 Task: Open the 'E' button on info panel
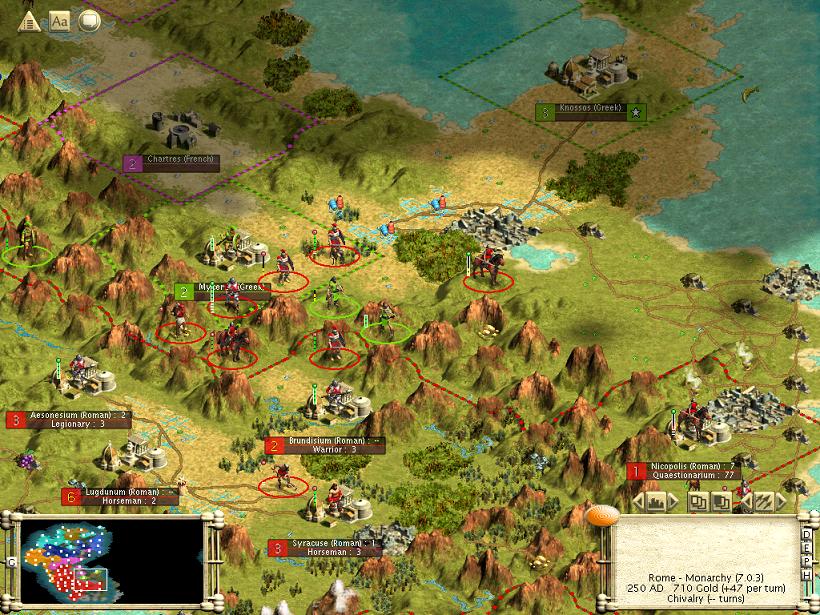pos(808,549)
